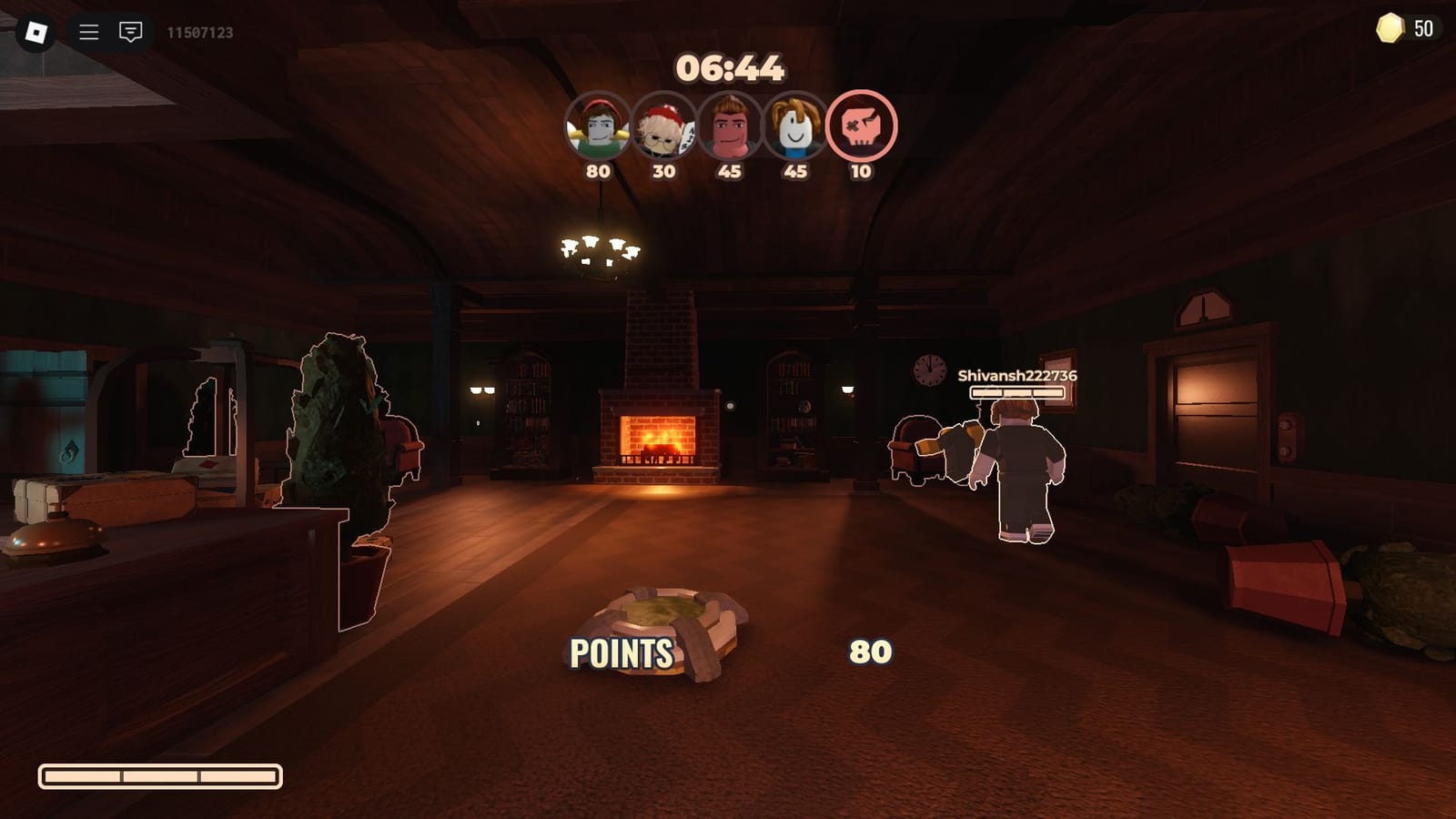The width and height of the screenshot is (1456, 819).
Task: Select the POINTS label above the bowl
Action: 622,652
